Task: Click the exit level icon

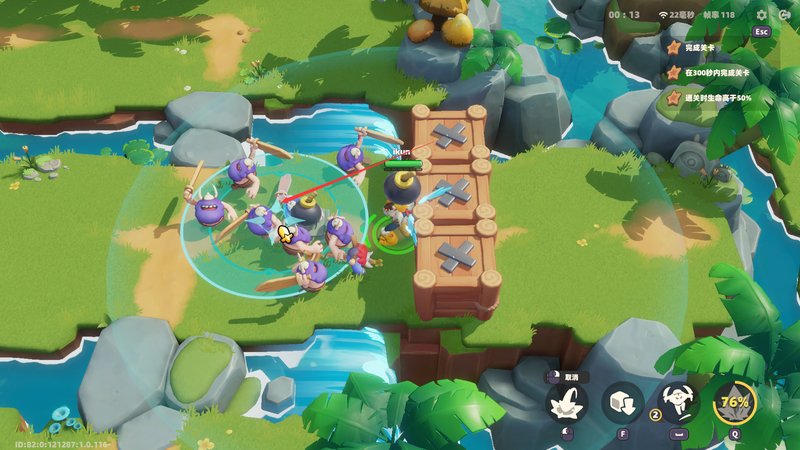Action: [x=784, y=15]
